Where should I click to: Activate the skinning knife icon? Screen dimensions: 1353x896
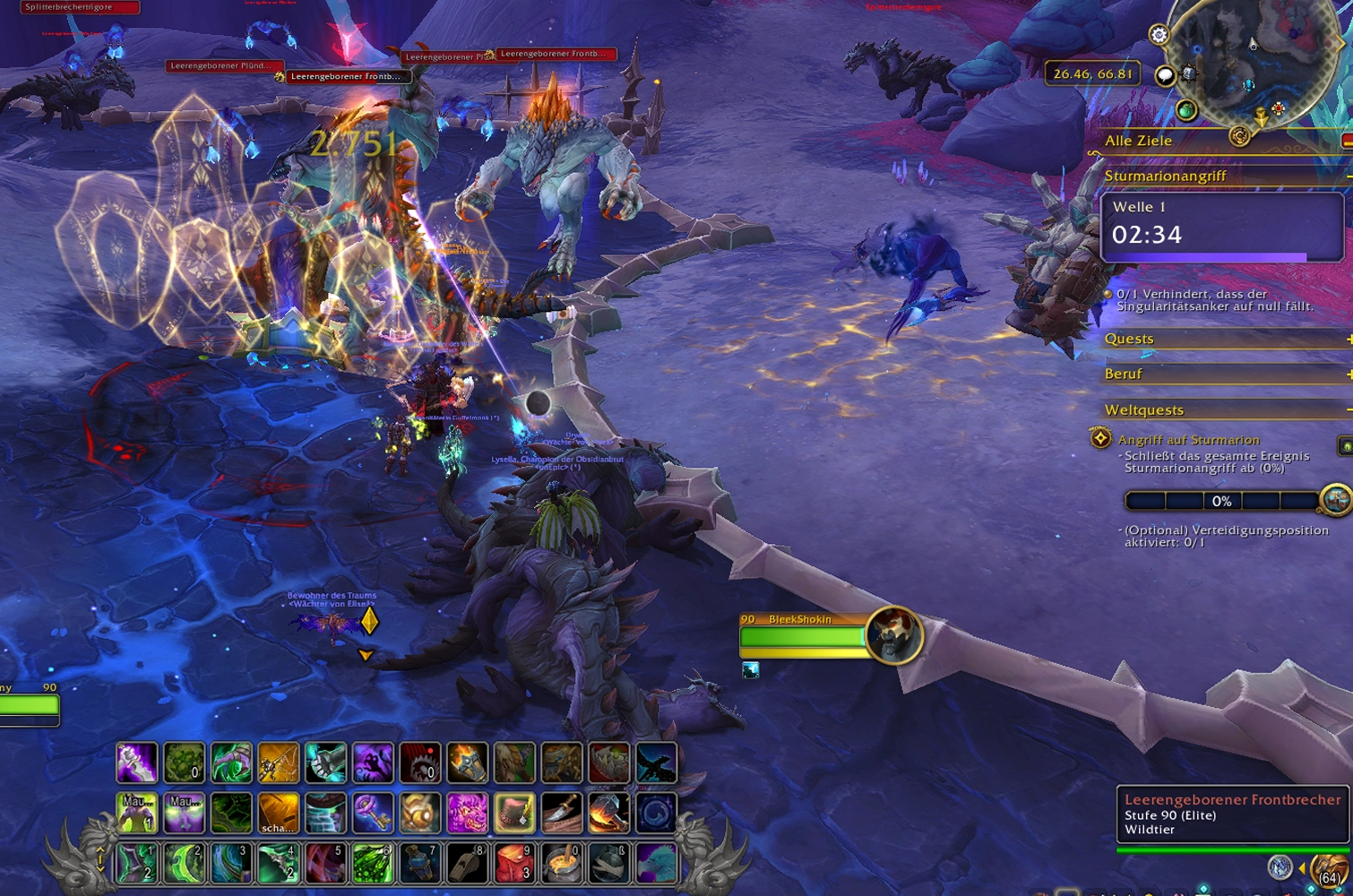[x=562, y=813]
